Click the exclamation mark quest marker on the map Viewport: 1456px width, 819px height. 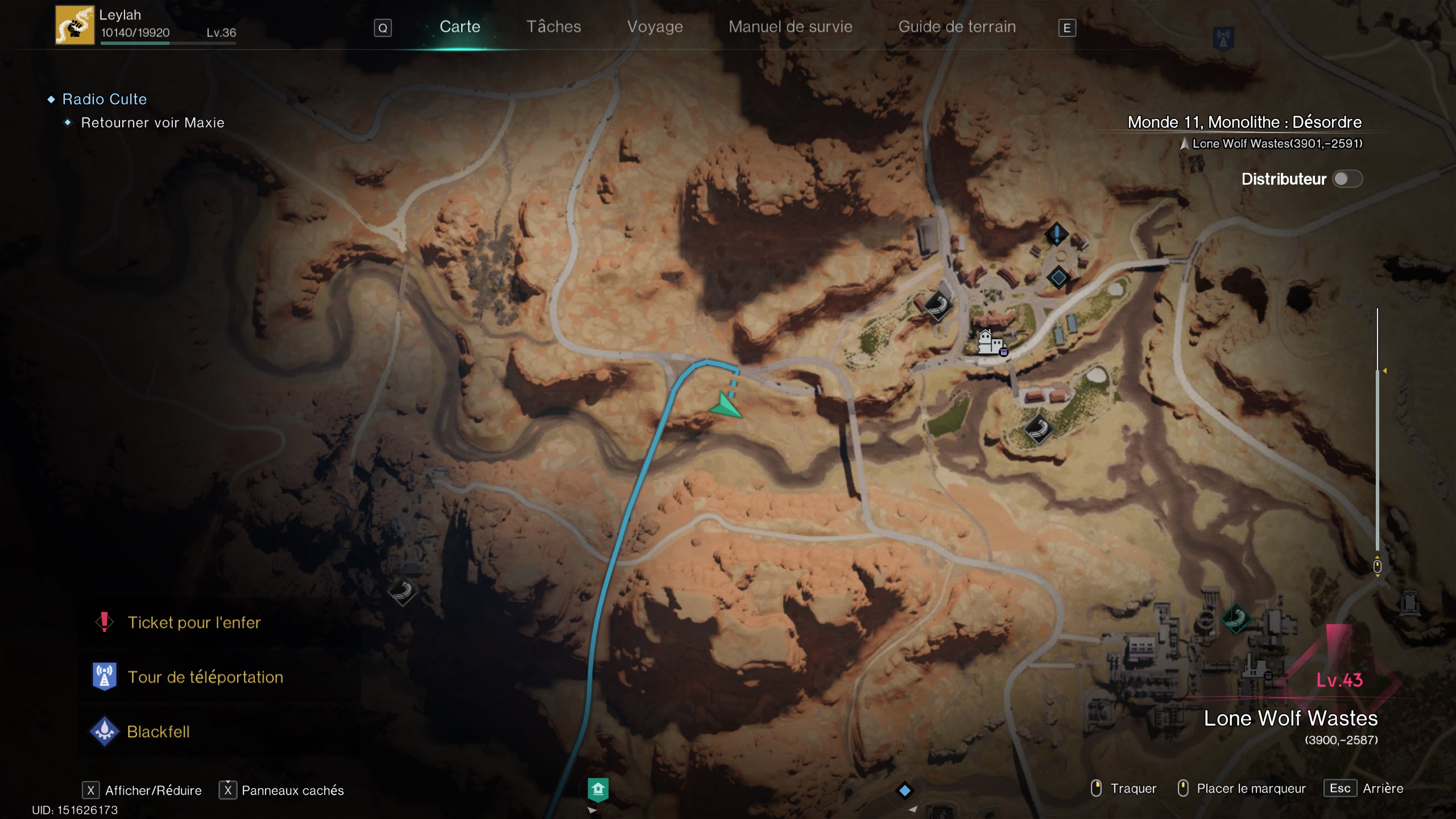(x=1057, y=233)
